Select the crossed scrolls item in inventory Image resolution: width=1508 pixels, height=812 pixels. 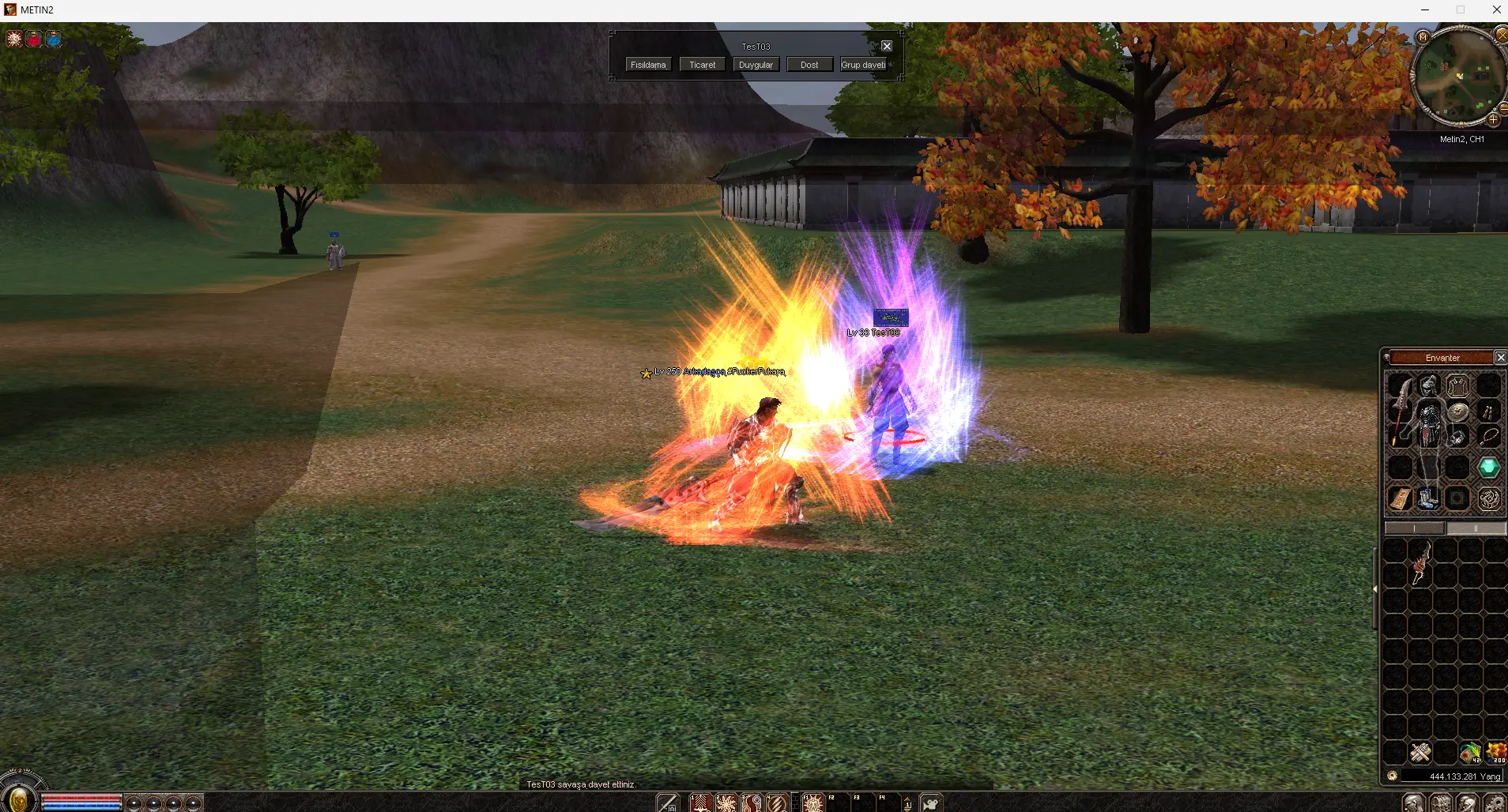1420,753
